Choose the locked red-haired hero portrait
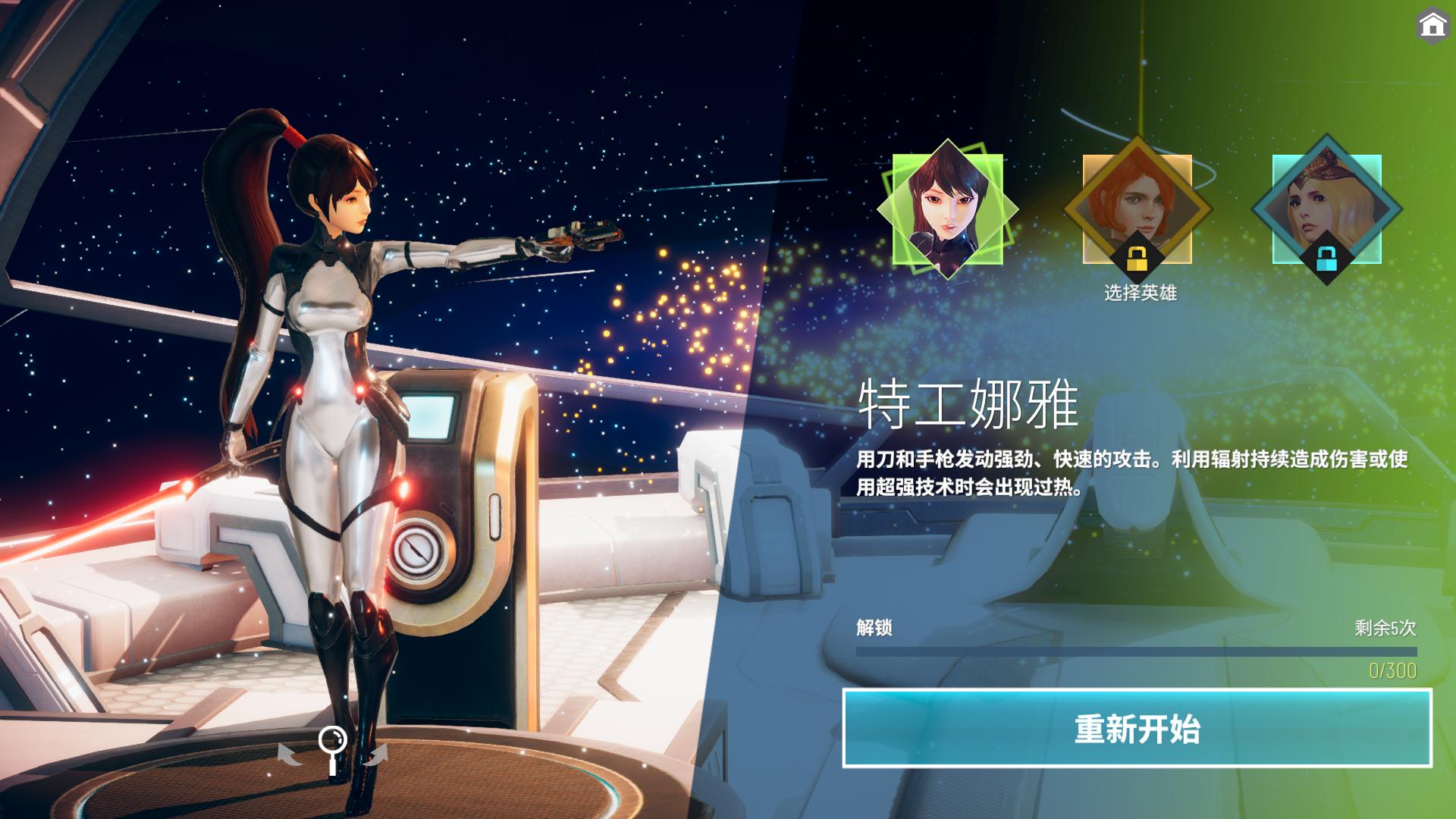The image size is (1456, 819). click(x=1137, y=209)
